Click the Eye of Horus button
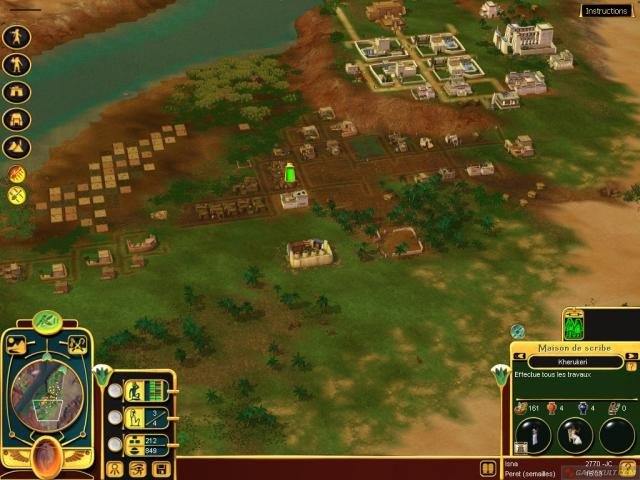This screenshot has height=480, width=640. coord(138,468)
